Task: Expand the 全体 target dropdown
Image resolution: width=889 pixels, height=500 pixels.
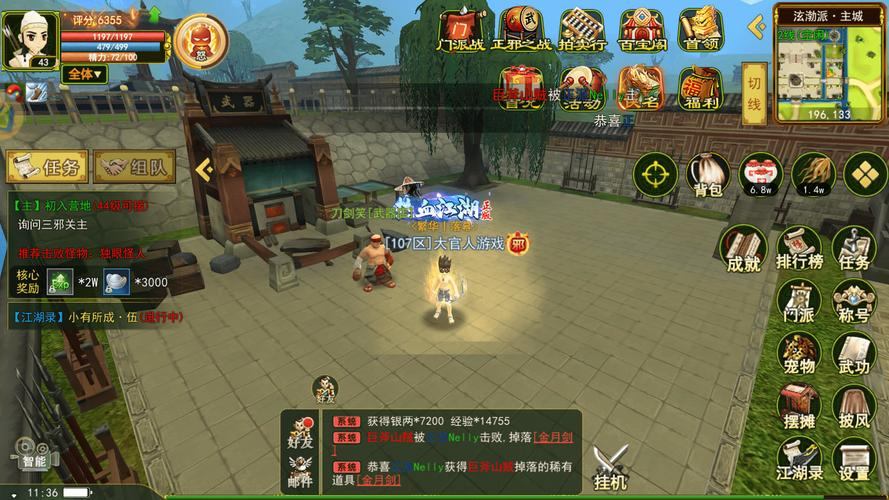Action: 84,74
